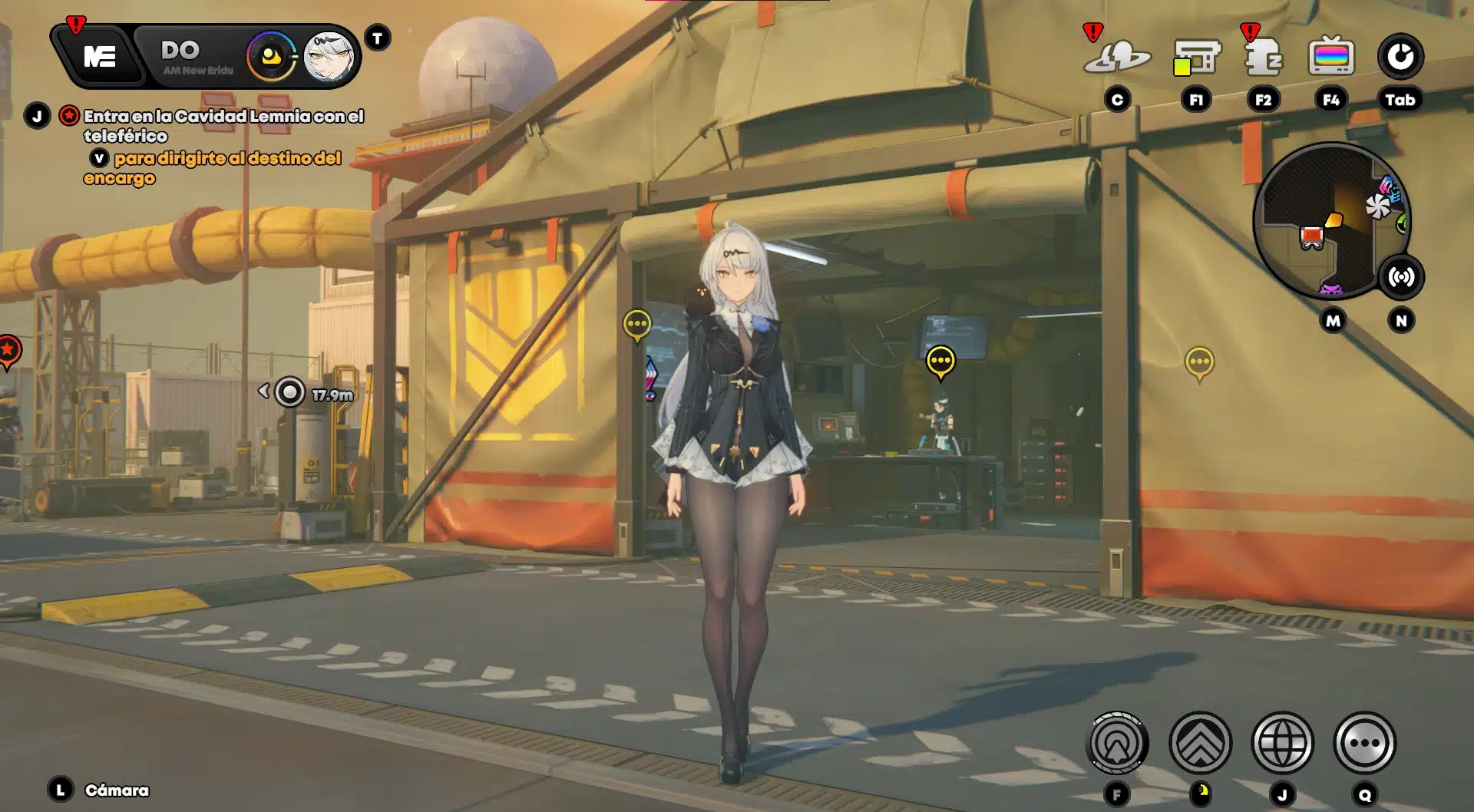Open the notebook icon marked with Z
Image resolution: width=1474 pixels, height=812 pixels.
coord(1263,56)
